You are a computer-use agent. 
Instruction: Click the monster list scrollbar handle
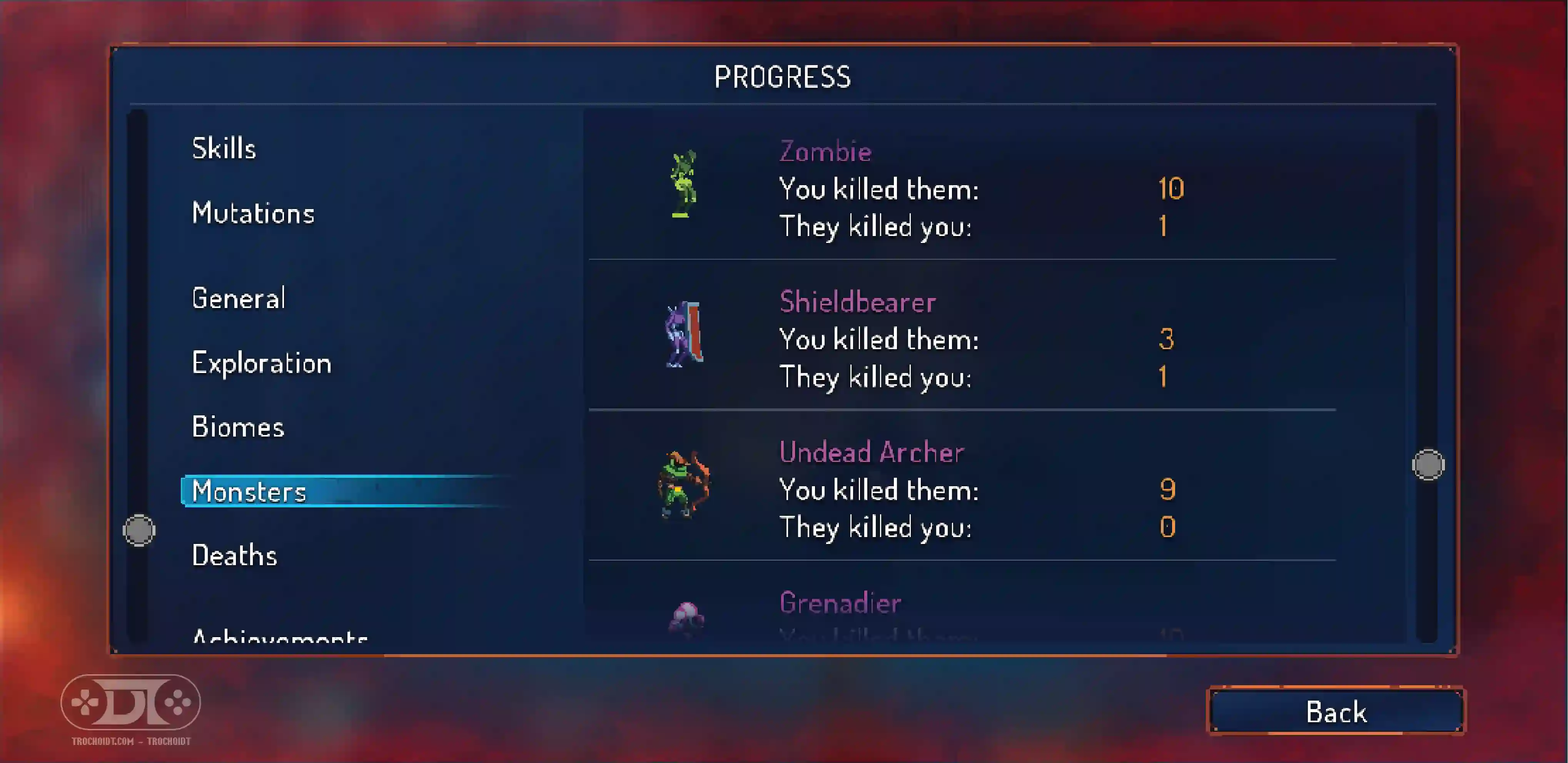click(x=1428, y=465)
